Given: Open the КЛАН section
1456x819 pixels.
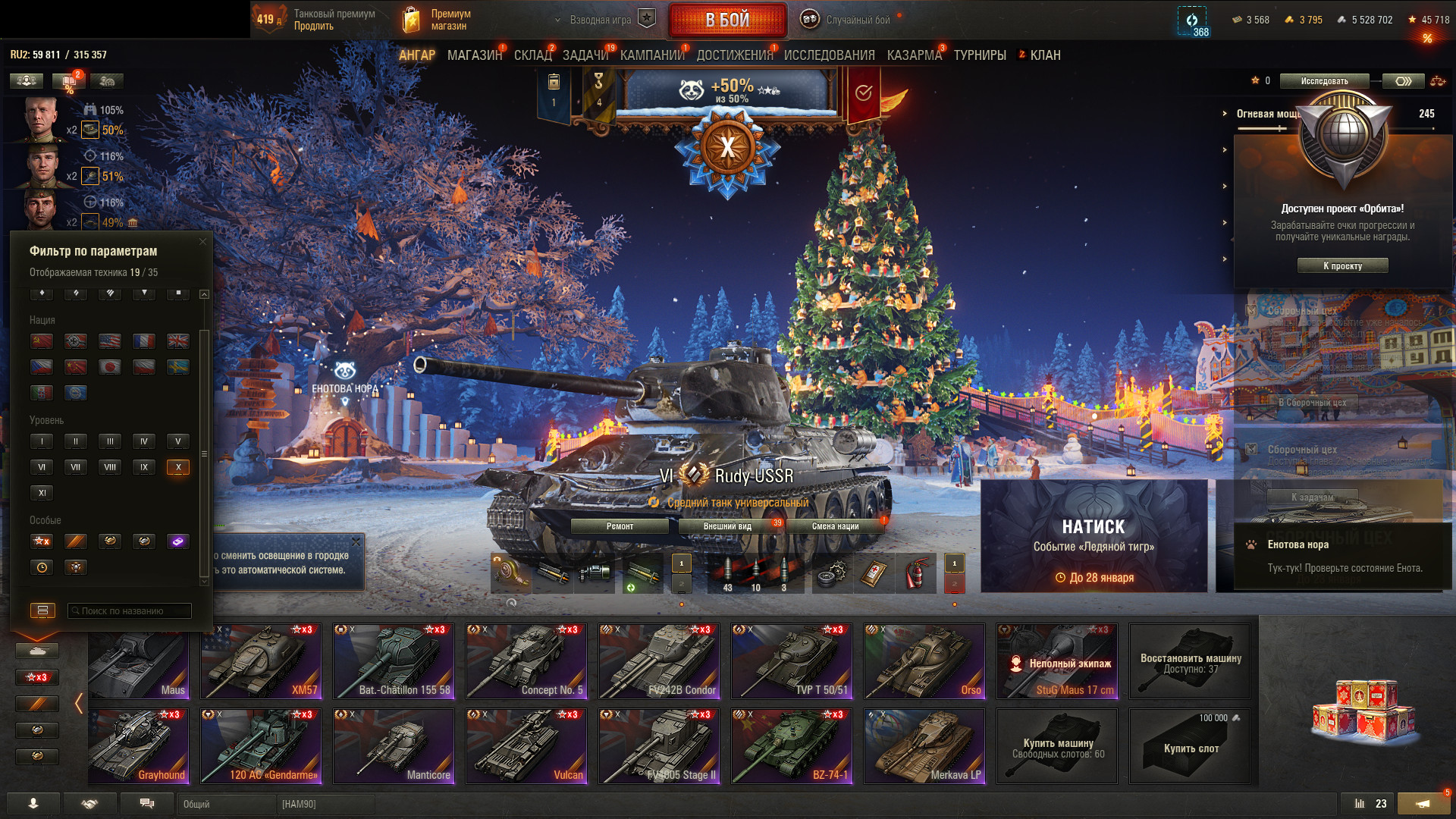Looking at the screenshot, I should point(1044,55).
